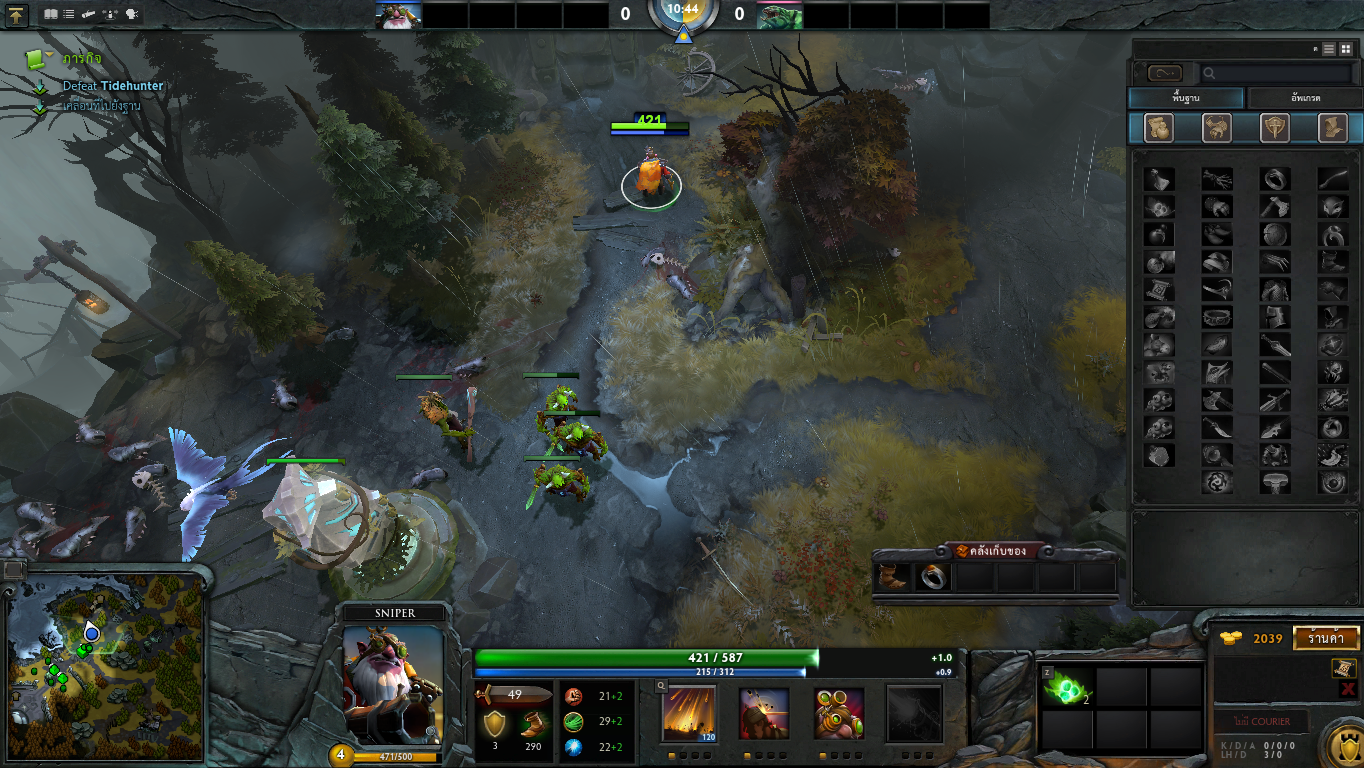Activate the Shrapnel ability icon

coord(689,713)
